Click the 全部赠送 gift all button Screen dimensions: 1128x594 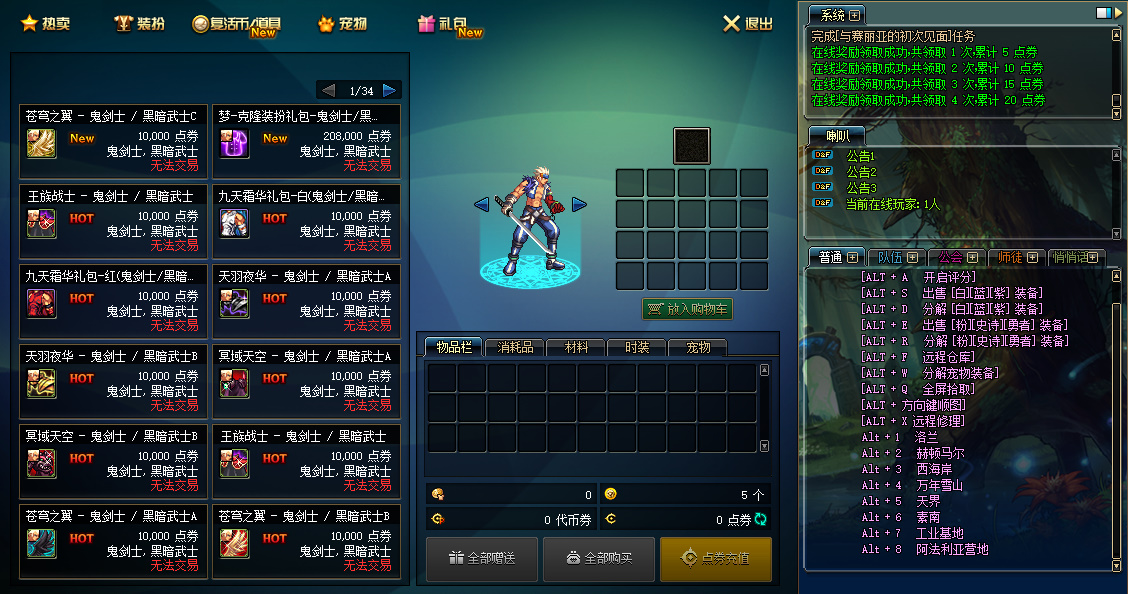click(482, 558)
